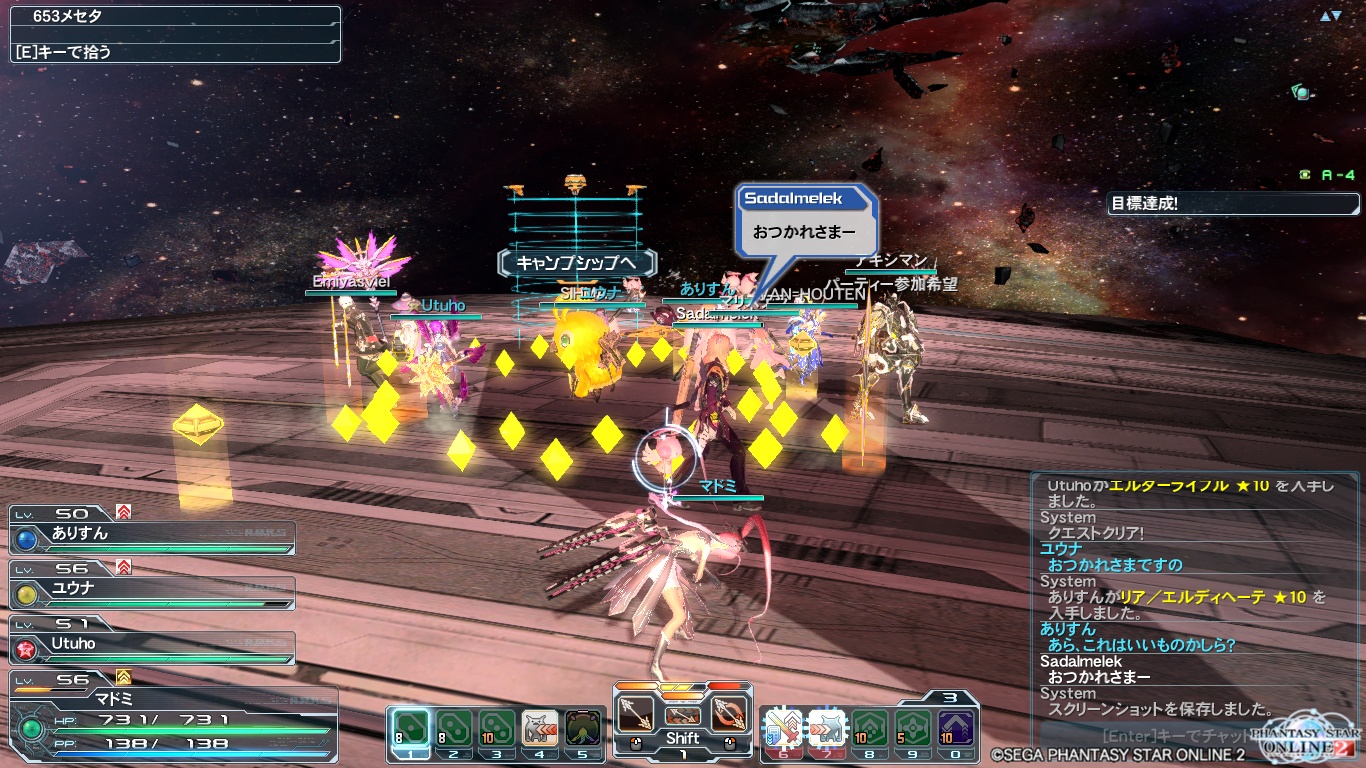Select party member ありすん in the party list
The width and height of the screenshot is (1366, 768).
tap(152, 535)
